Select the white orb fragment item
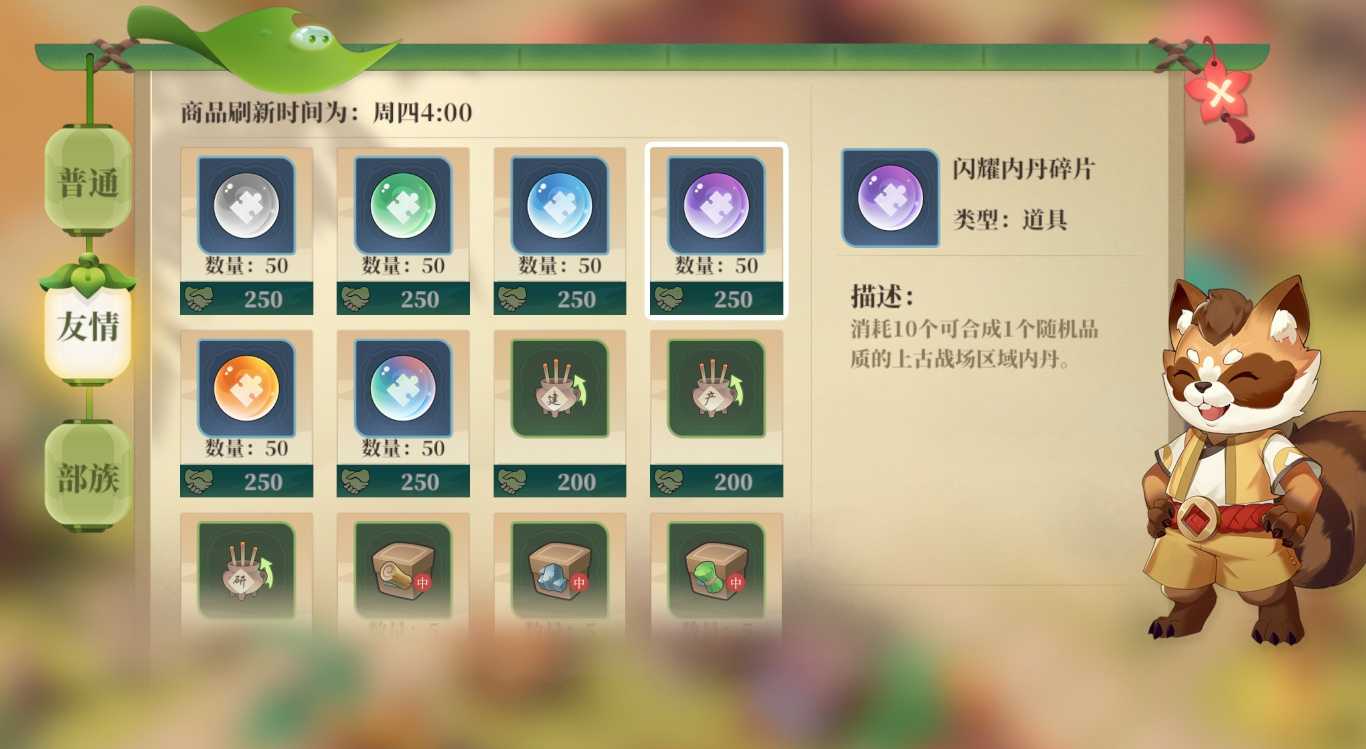The height and width of the screenshot is (749, 1366). [246, 202]
